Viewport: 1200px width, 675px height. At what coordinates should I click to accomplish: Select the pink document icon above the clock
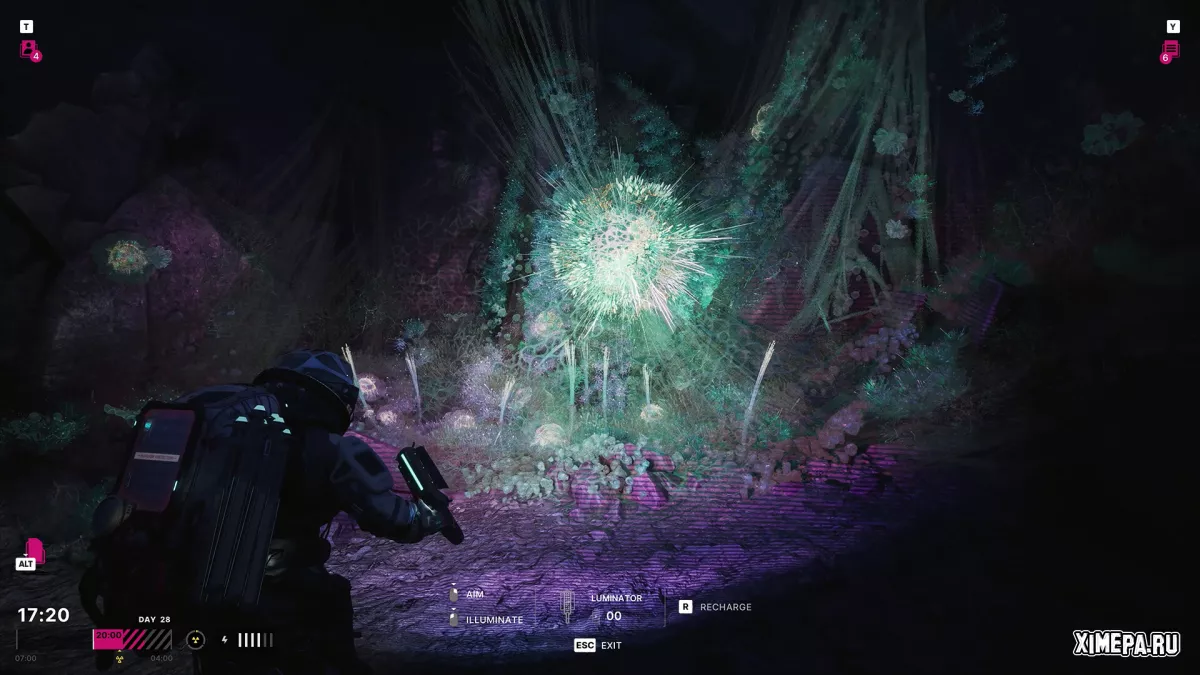coord(34,550)
